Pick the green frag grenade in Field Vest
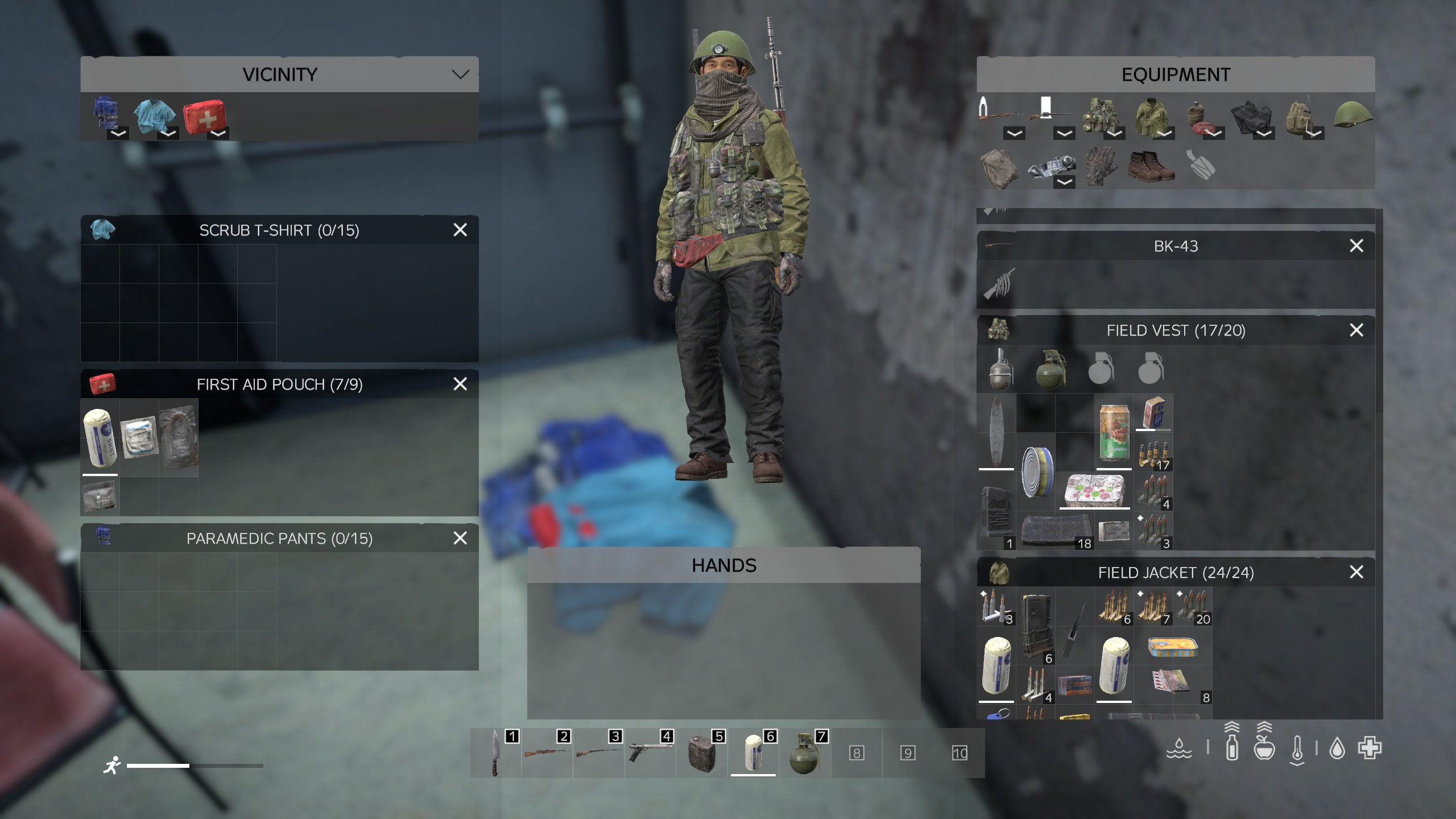This screenshot has height=819, width=1456. (x=1050, y=369)
